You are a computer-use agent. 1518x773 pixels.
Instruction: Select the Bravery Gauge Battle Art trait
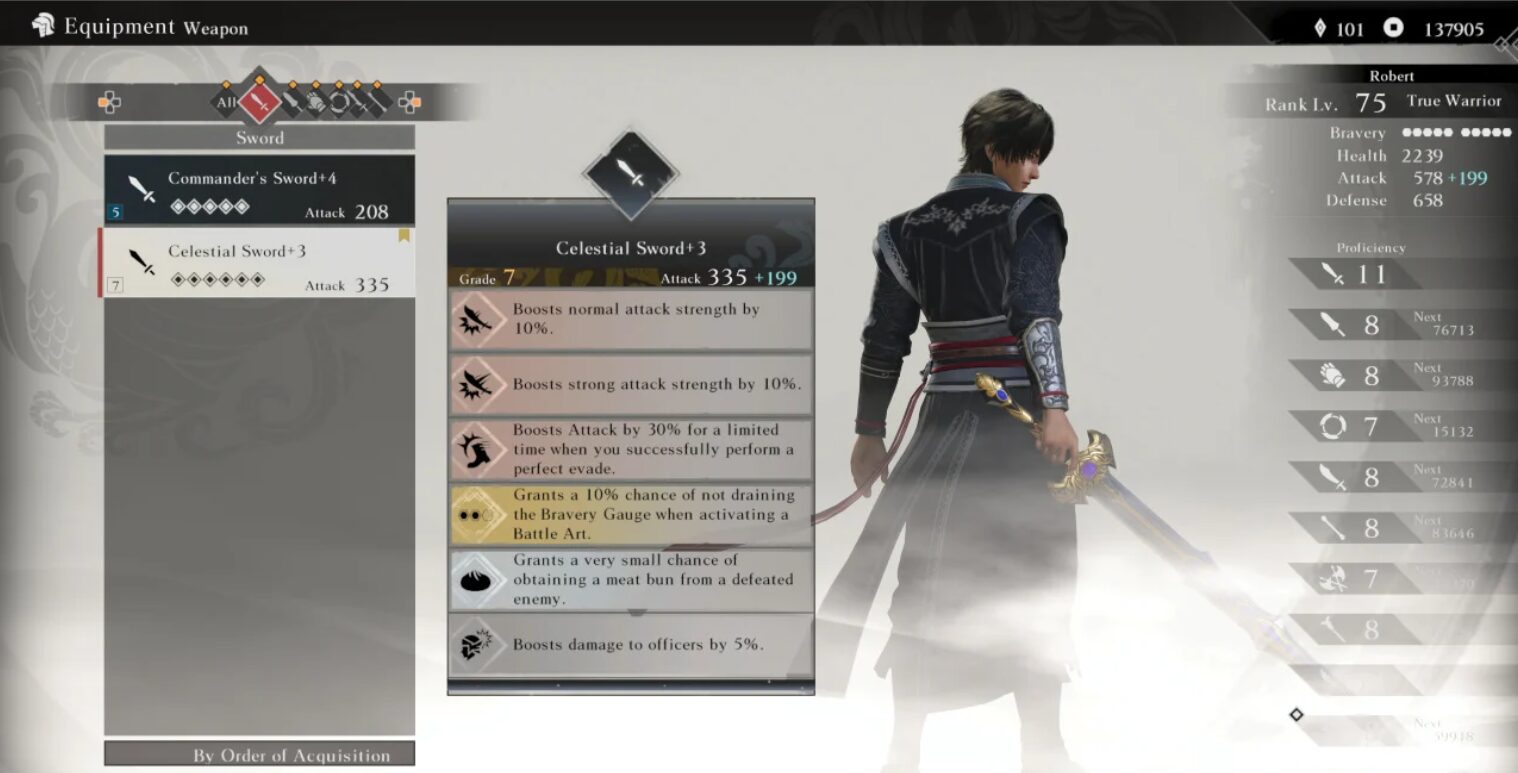tap(630, 515)
